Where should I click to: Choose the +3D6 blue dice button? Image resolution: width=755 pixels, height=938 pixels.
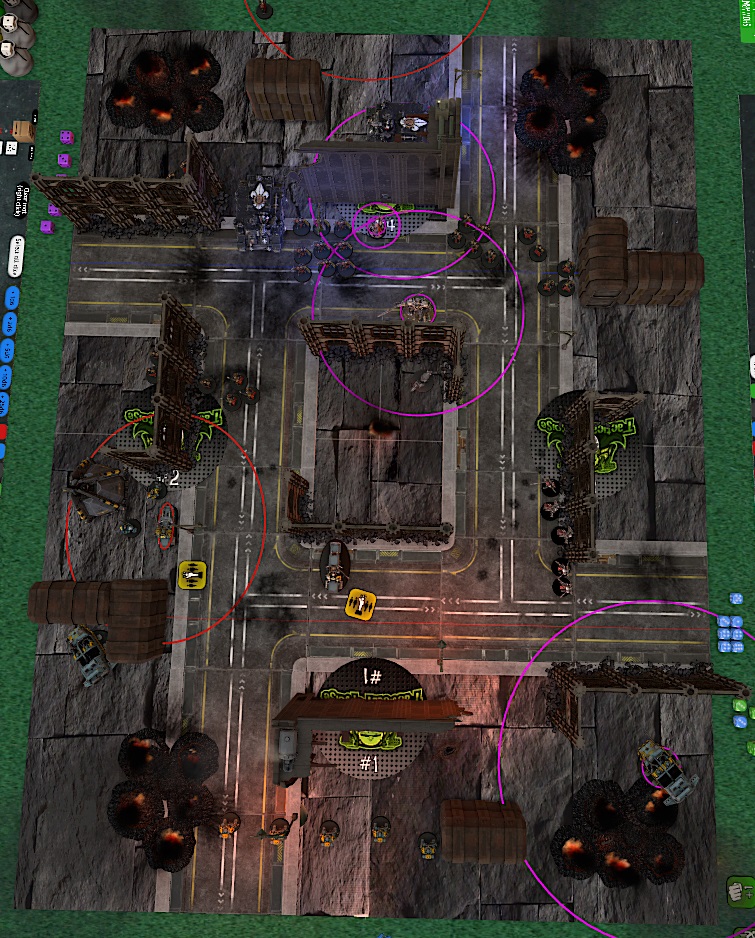point(5,349)
